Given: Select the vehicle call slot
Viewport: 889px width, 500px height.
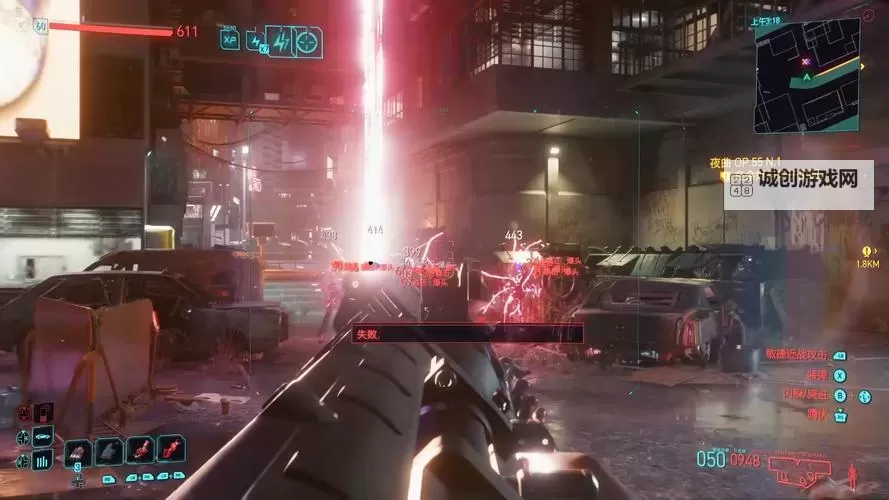Looking at the screenshot, I should pos(43,436).
